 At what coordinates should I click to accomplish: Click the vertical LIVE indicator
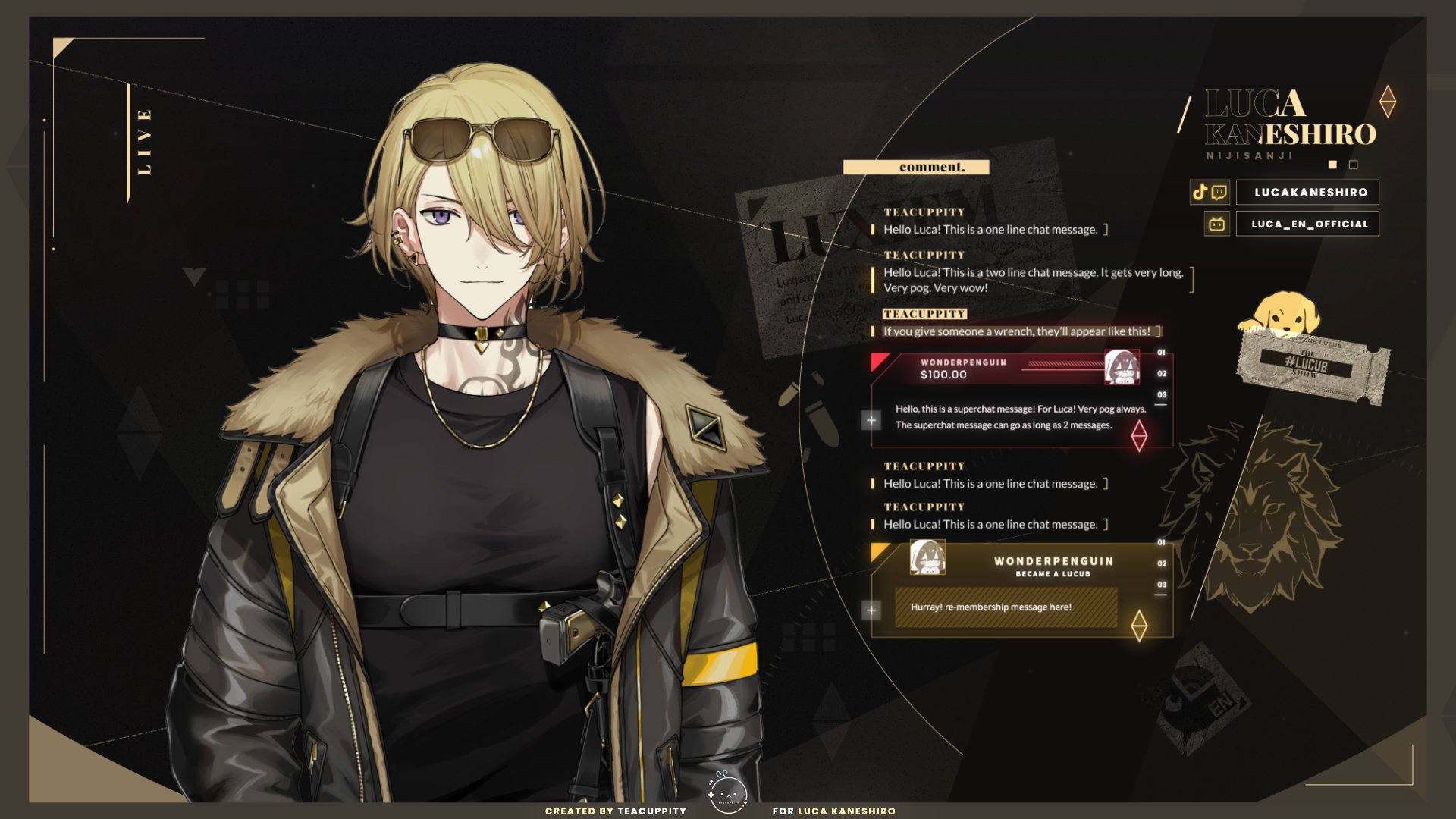tap(144, 143)
